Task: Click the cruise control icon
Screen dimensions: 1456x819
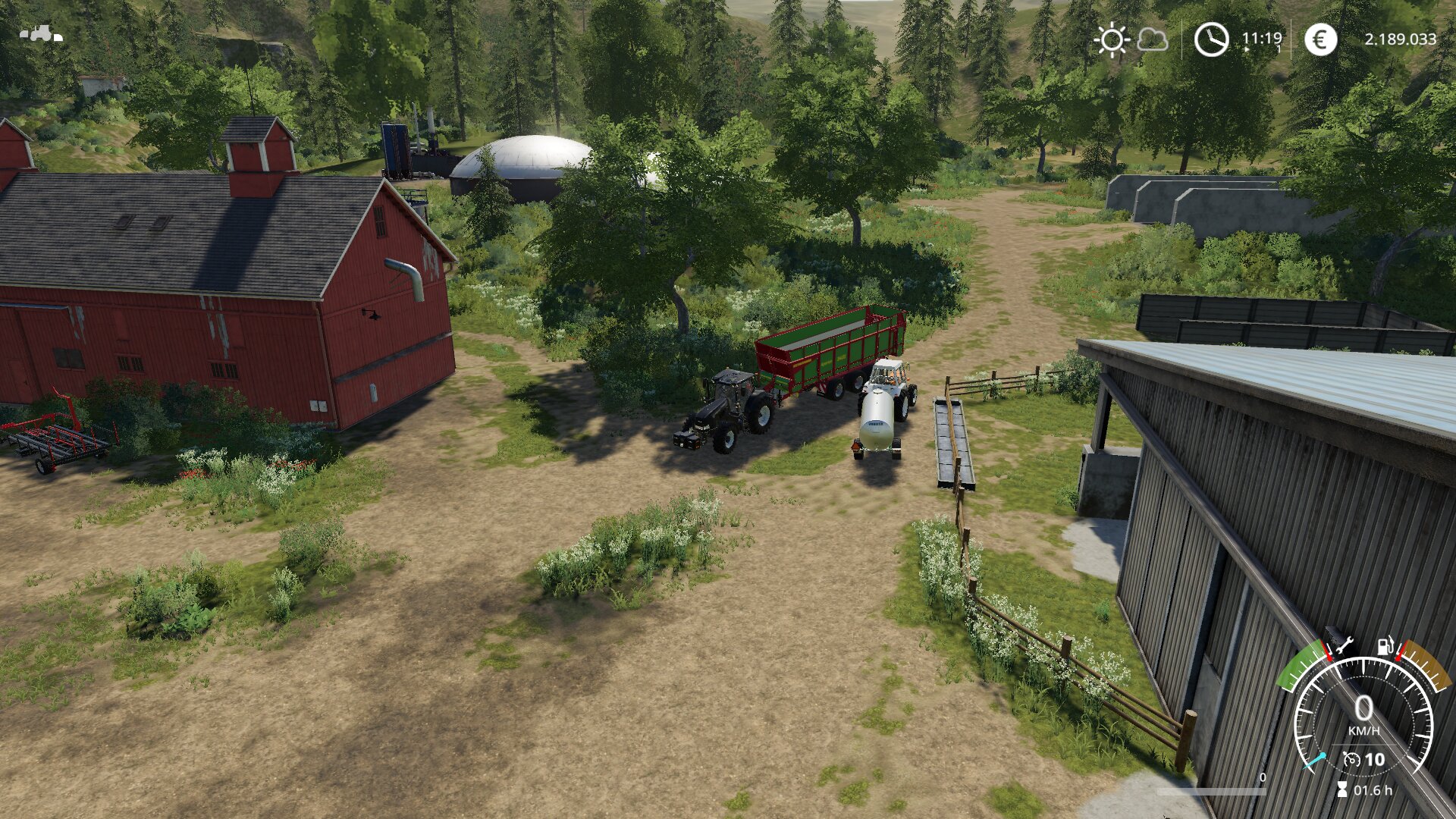Action: pos(1351,759)
